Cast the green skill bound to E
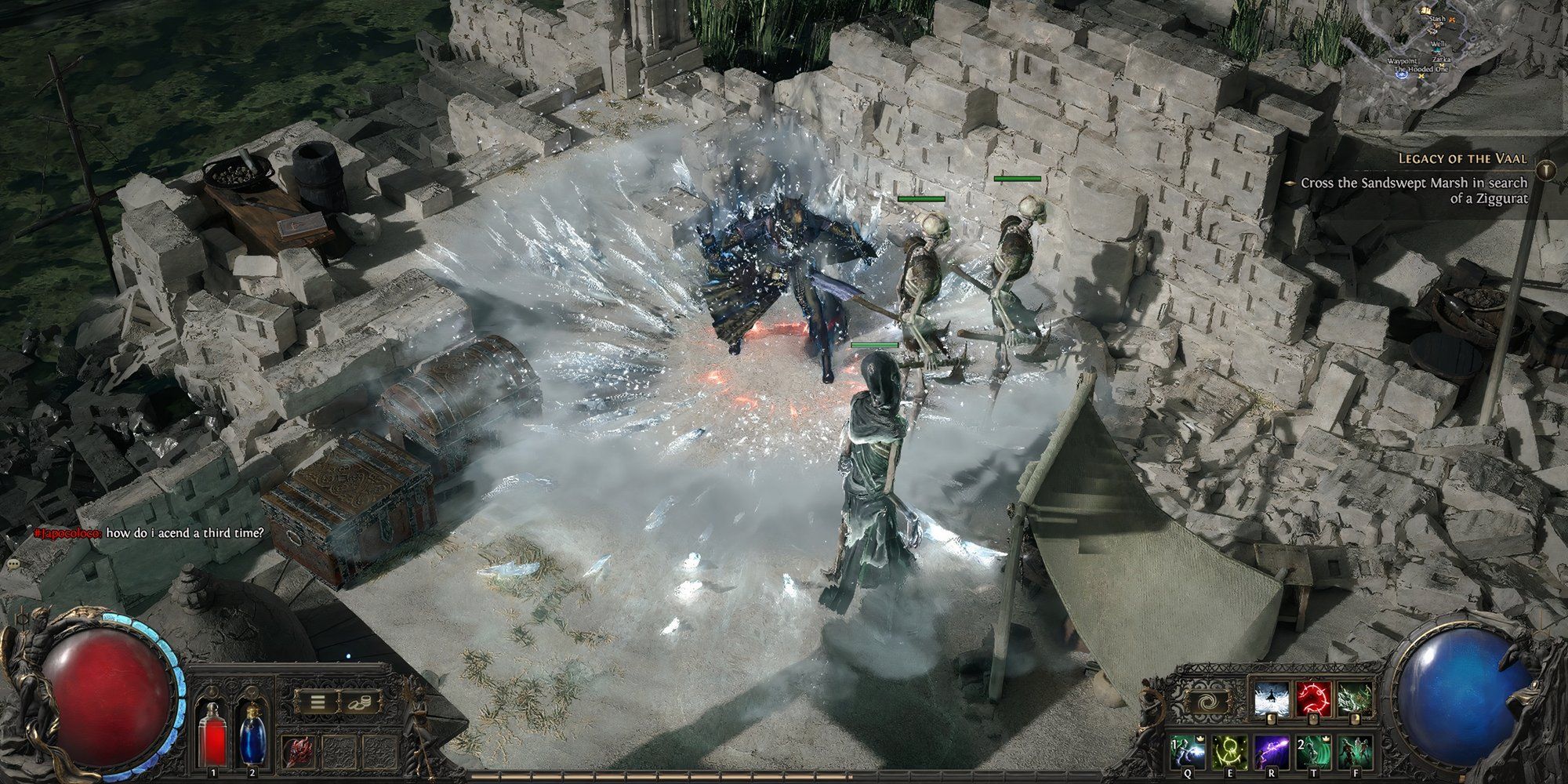Image resolution: width=1568 pixels, height=784 pixels. (x=1229, y=753)
